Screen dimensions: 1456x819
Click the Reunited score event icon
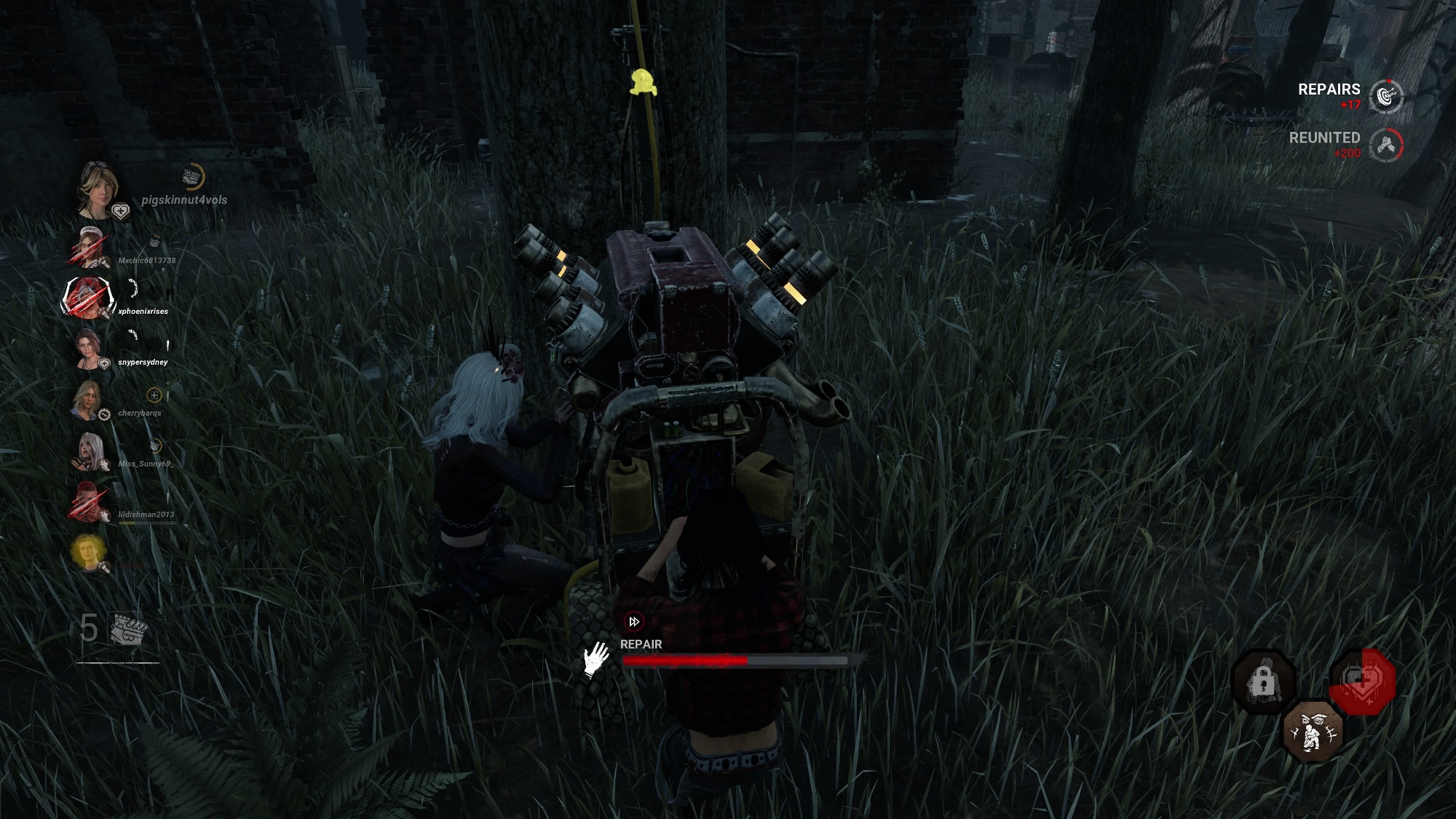click(x=1385, y=145)
